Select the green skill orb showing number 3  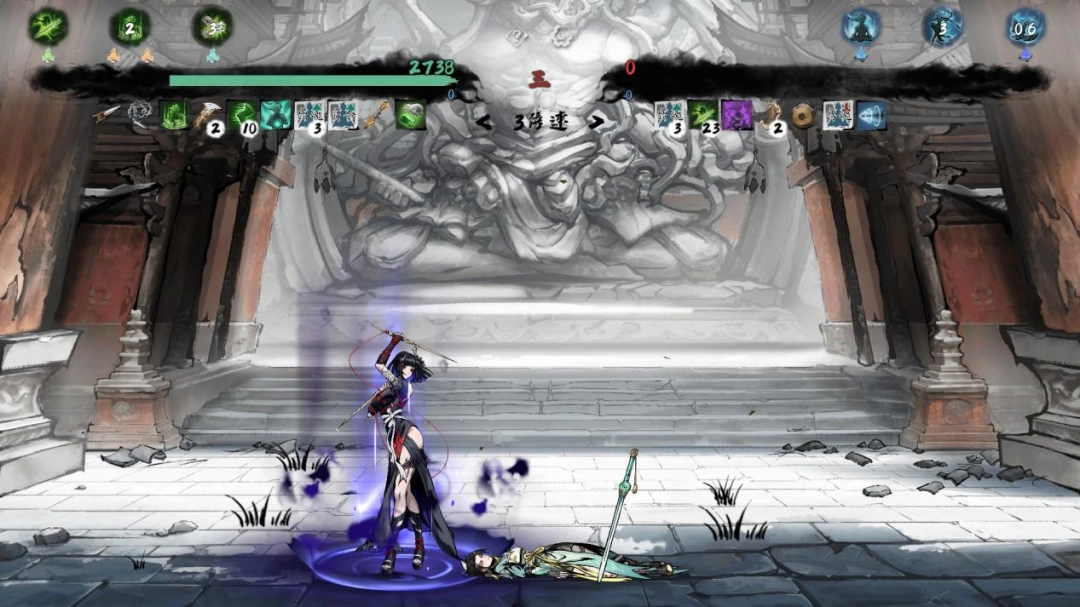[x=212, y=27]
